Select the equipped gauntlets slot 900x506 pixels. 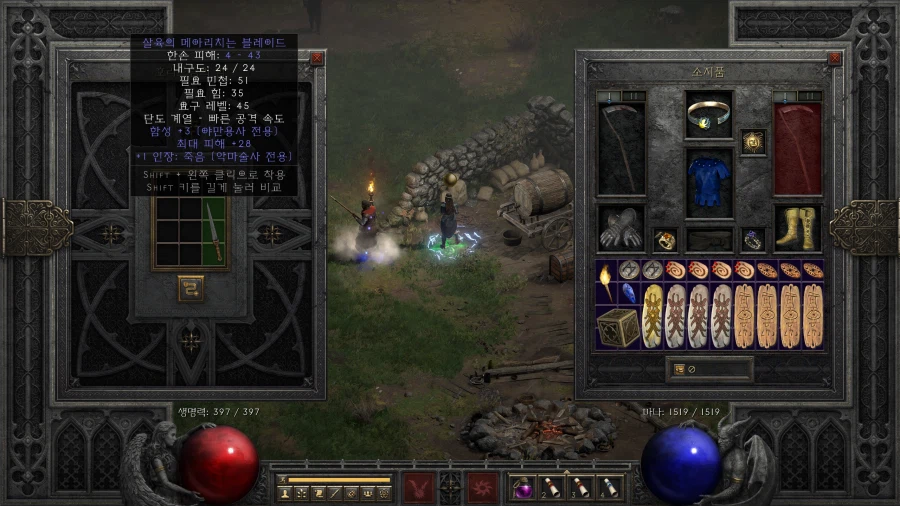click(621, 229)
